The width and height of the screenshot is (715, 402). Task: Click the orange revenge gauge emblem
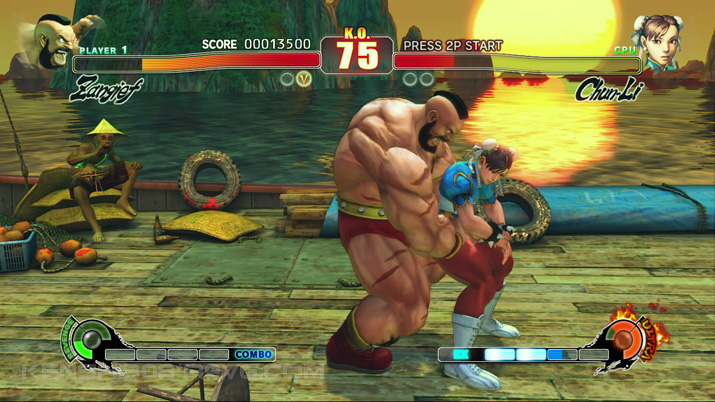click(624, 339)
